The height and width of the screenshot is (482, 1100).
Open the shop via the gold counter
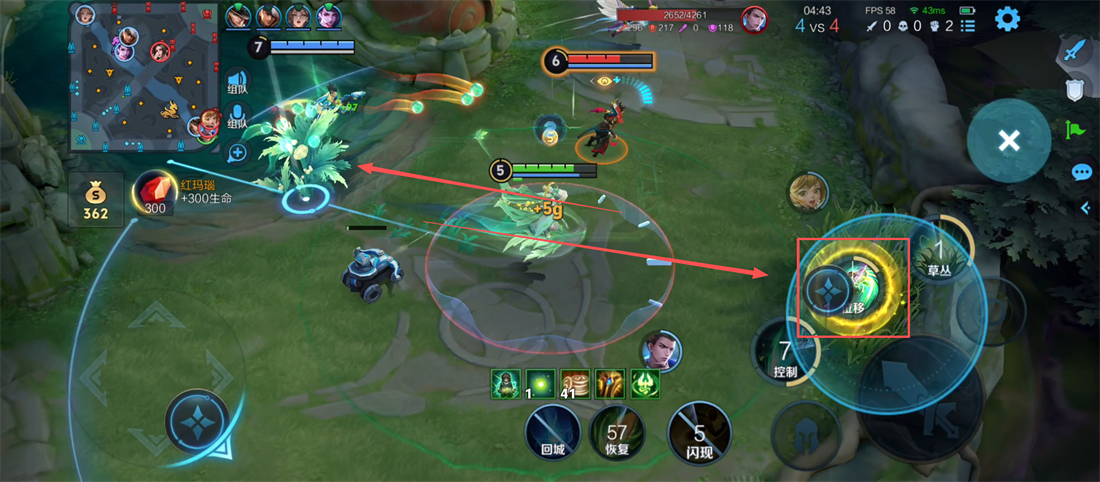coord(96,200)
